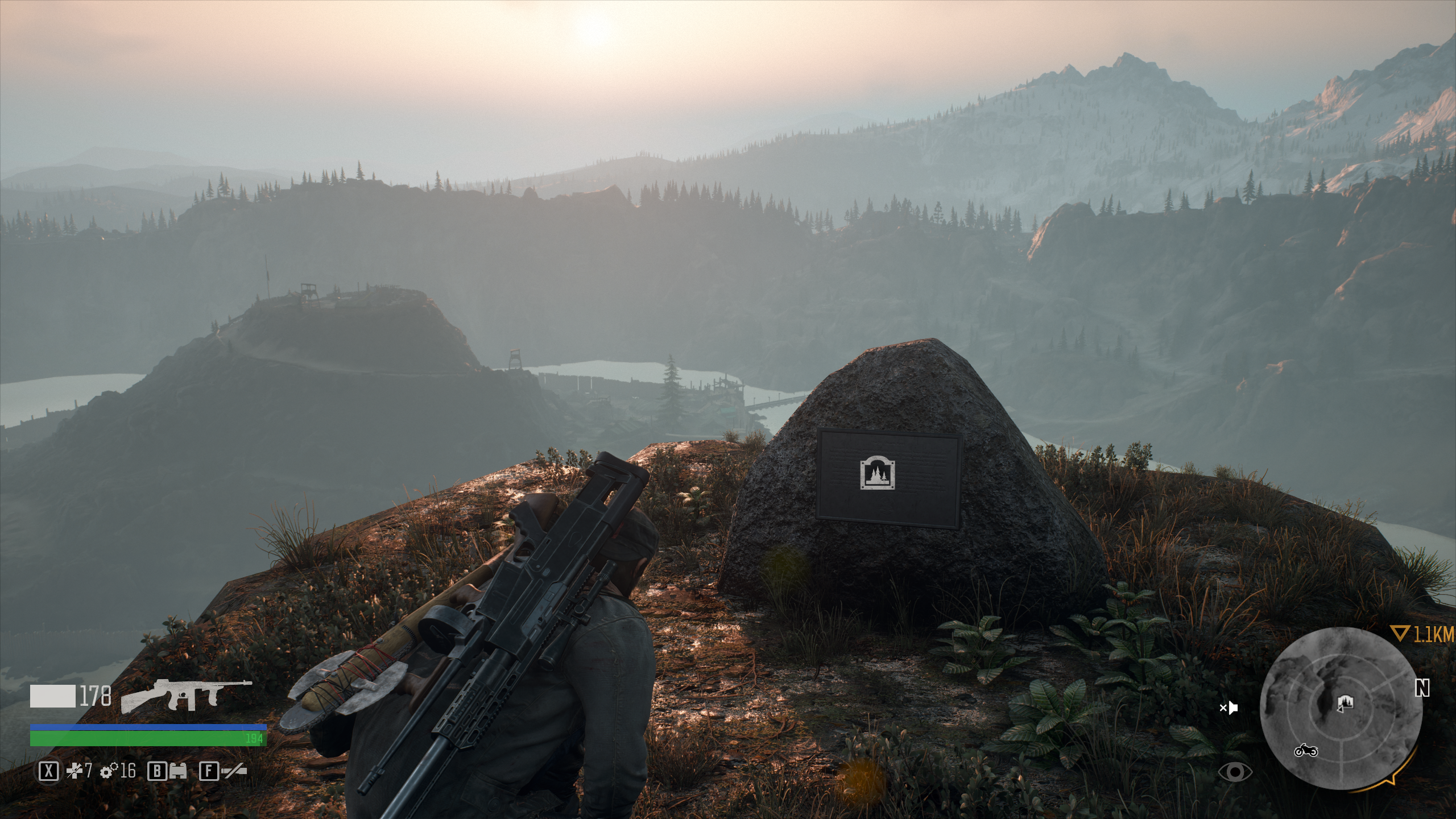Click the bandage healing item icon
1456x819 pixels.
coord(75,771)
